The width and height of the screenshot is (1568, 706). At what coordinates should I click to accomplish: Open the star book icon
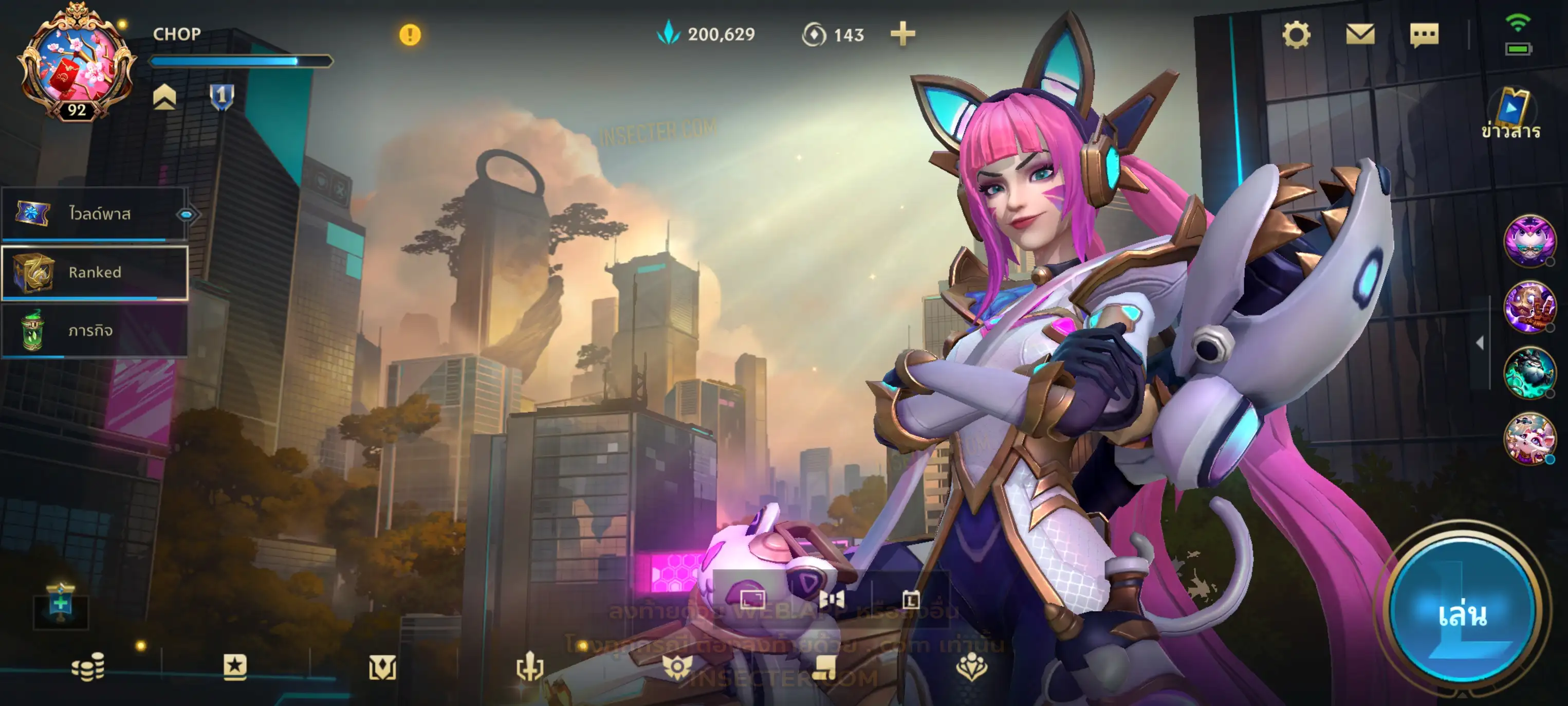235,667
